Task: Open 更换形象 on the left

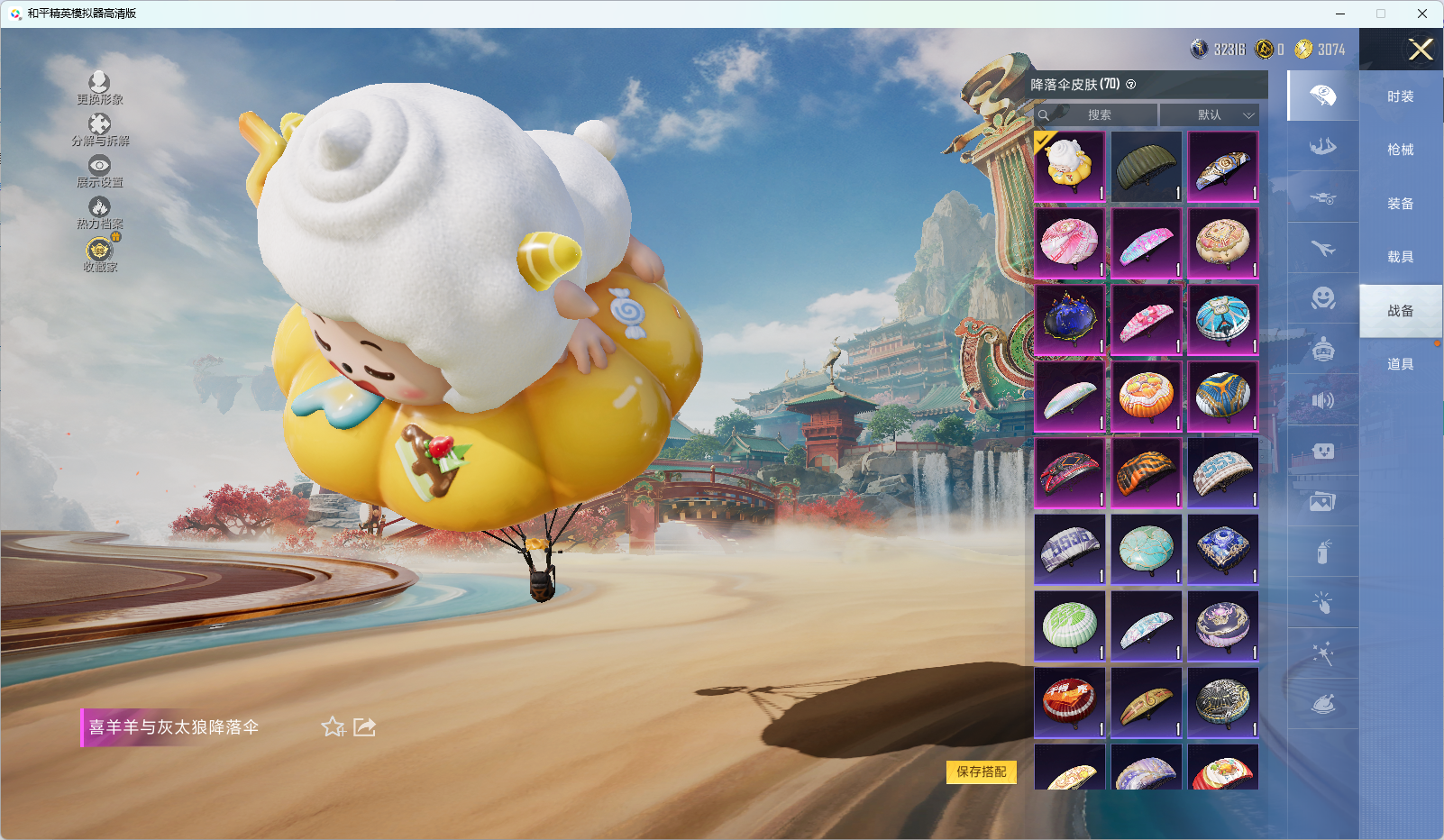Action: point(99,88)
